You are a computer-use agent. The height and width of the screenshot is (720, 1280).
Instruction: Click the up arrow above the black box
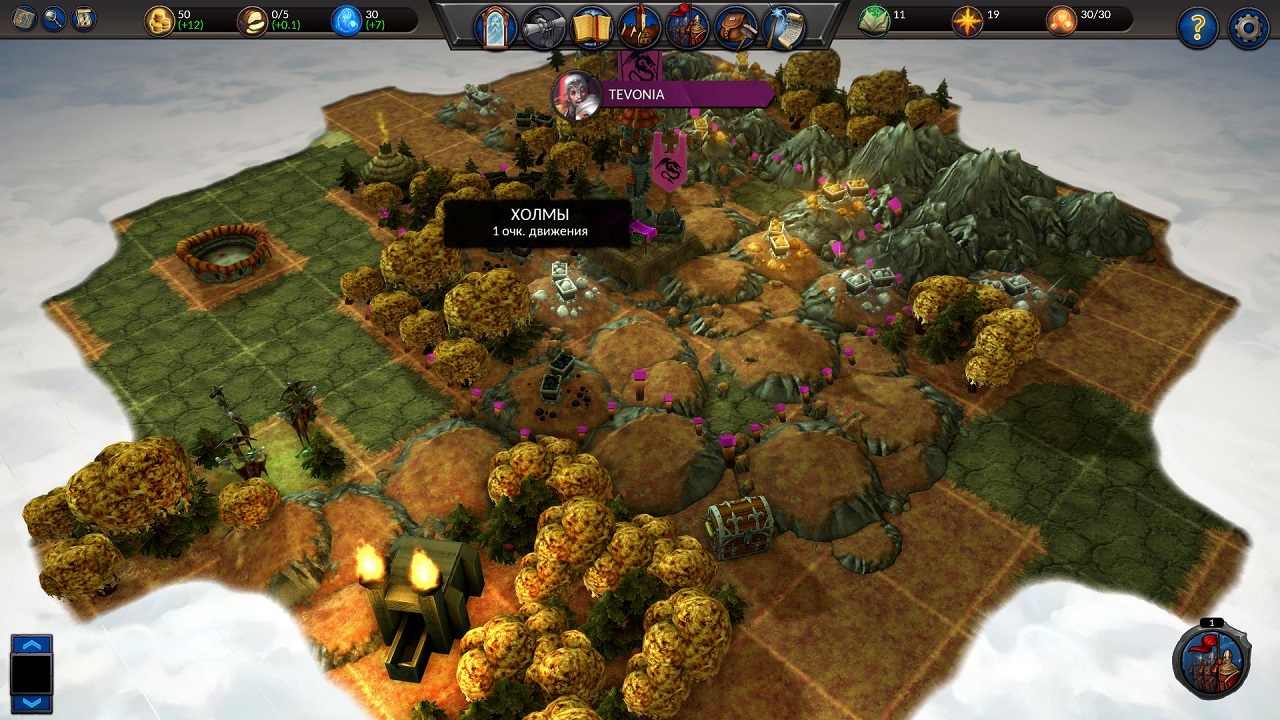coord(31,645)
